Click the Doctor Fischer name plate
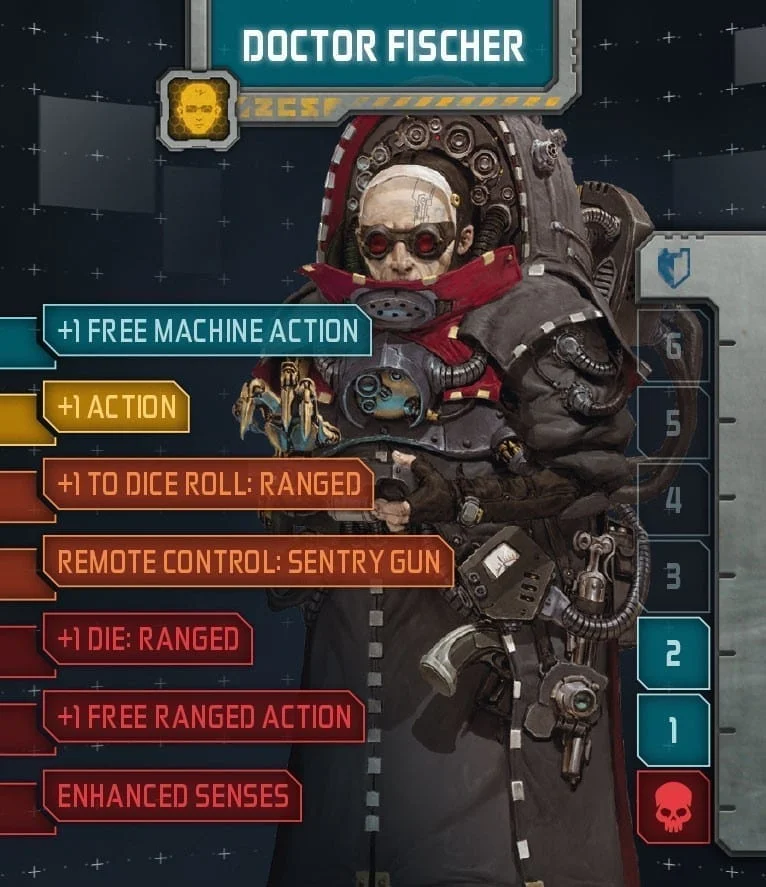The image size is (766, 887). point(383,45)
